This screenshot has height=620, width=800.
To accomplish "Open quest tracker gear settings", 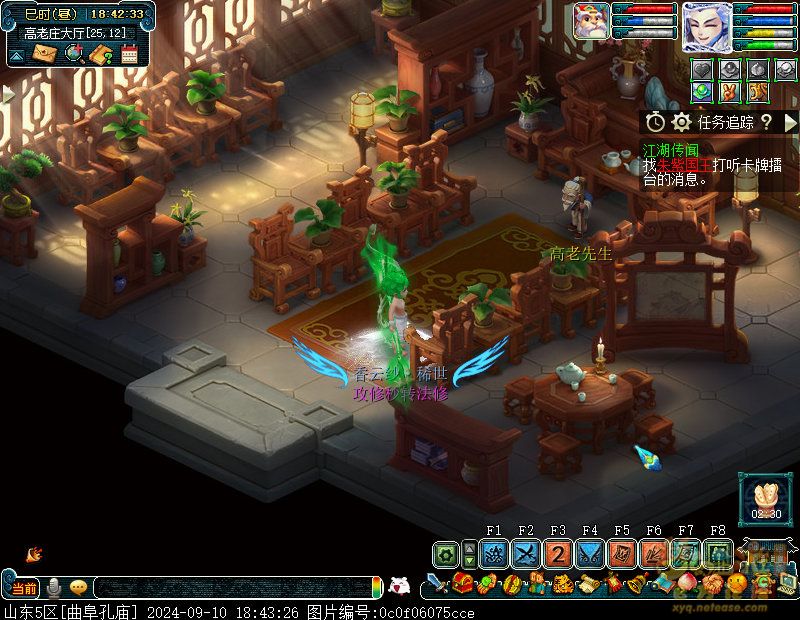I will [x=682, y=122].
